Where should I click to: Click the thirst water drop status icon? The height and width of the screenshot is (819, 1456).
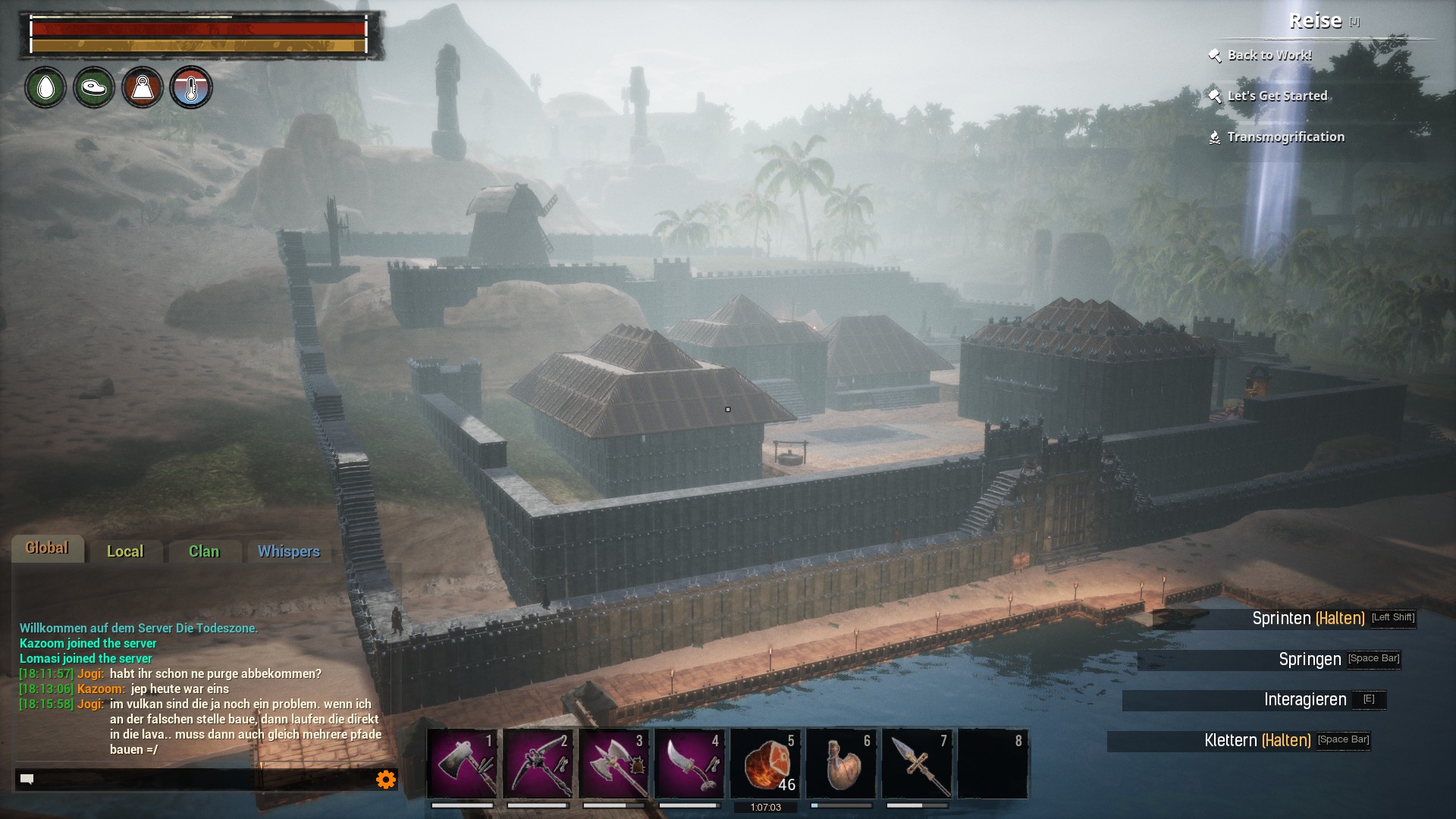click(45, 88)
